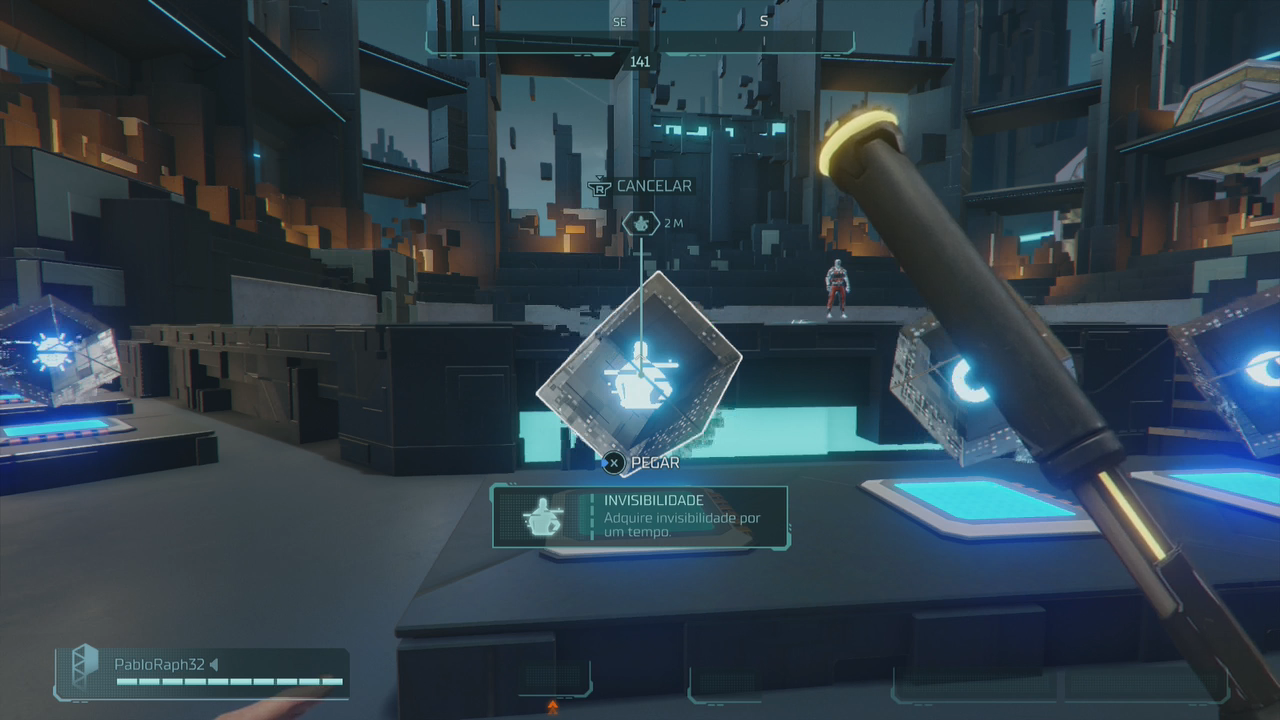Click the compass bar heading strip

pyautogui.click(x=640, y=32)
